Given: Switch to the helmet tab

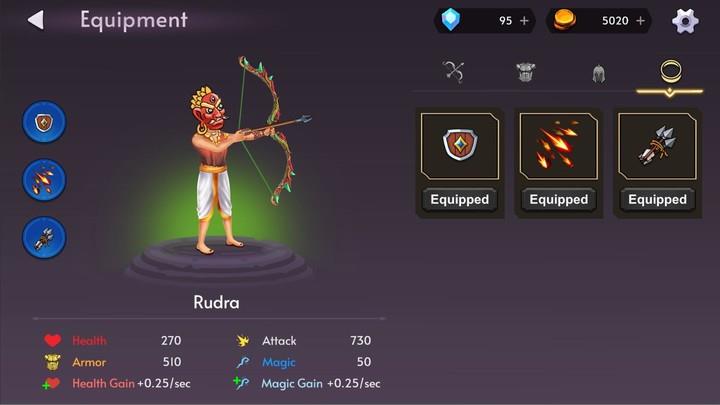Looking at the screenshot, I should coord(598,72).
